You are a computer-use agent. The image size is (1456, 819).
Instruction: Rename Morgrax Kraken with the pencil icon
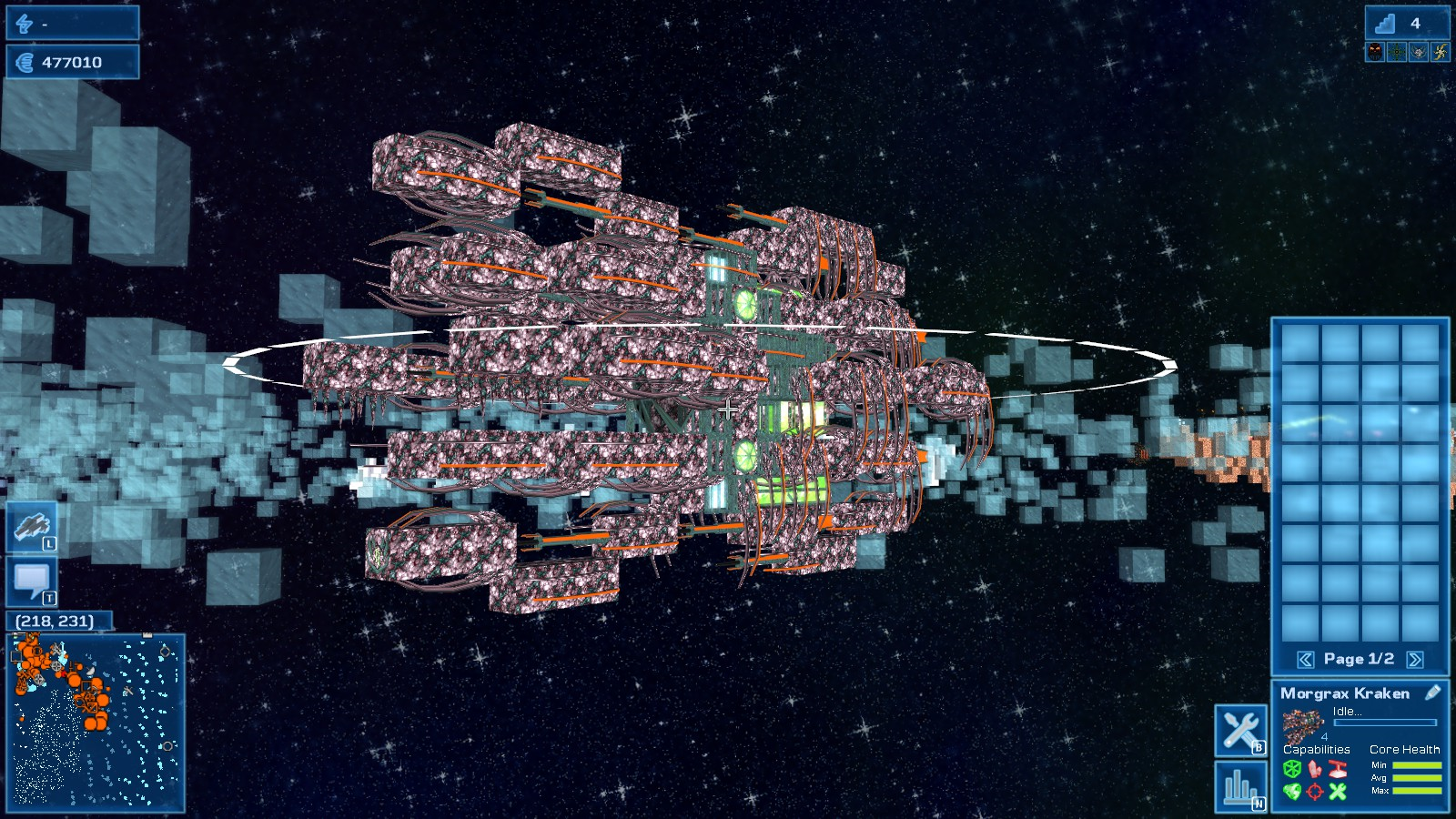(x=1432, y=693)
